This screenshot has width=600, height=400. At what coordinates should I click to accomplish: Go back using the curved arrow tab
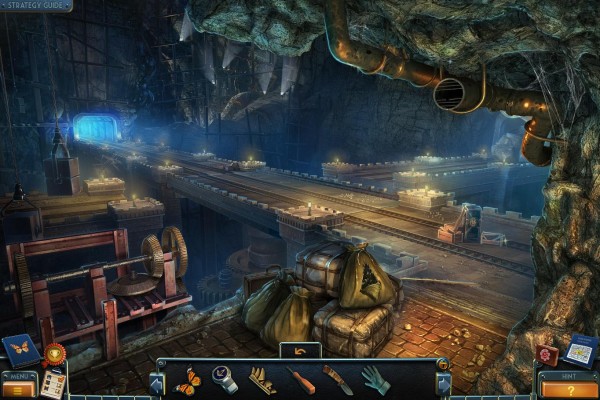point(299,351)
